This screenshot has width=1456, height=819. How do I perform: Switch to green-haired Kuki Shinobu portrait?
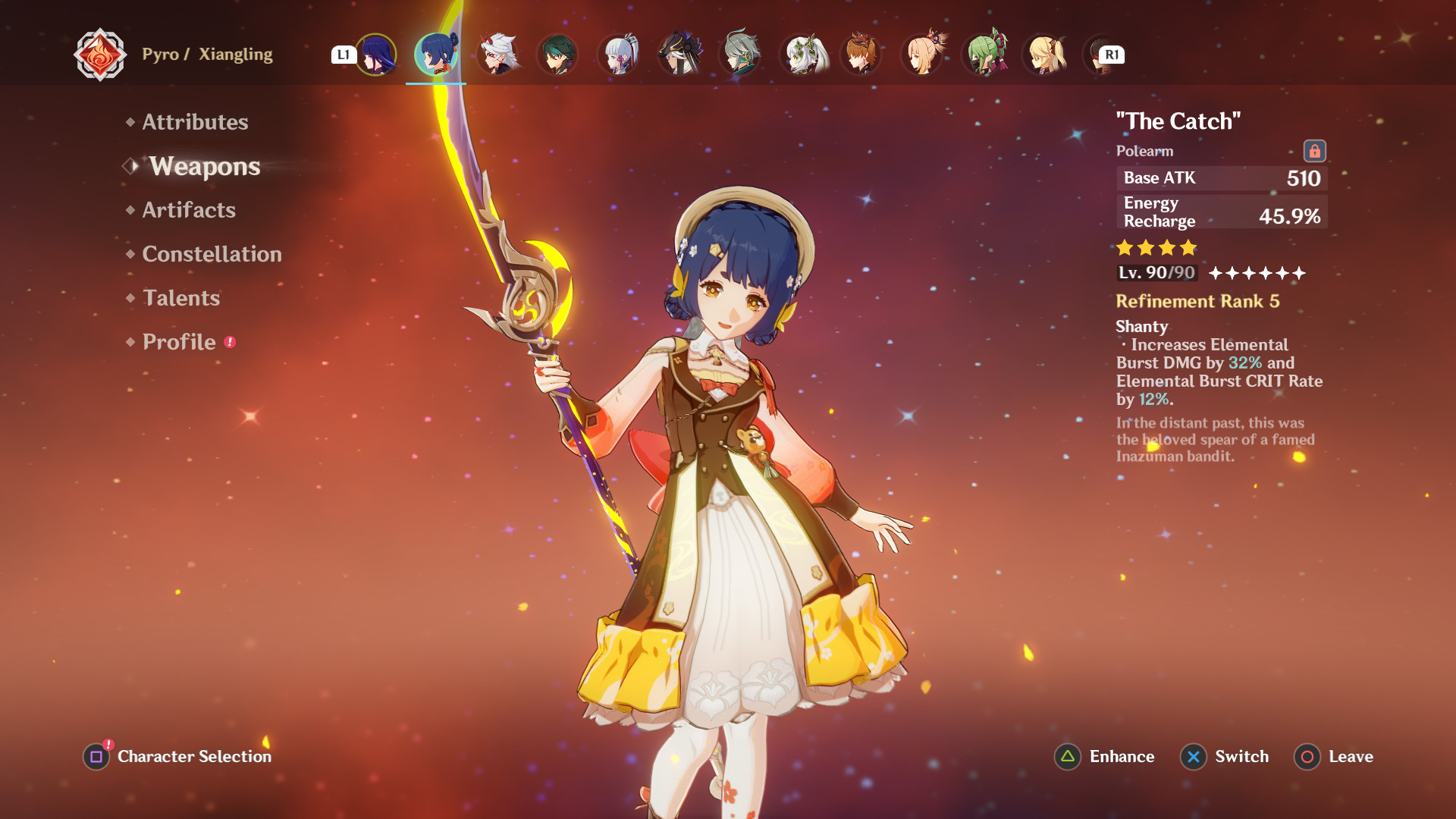(984, 55)
